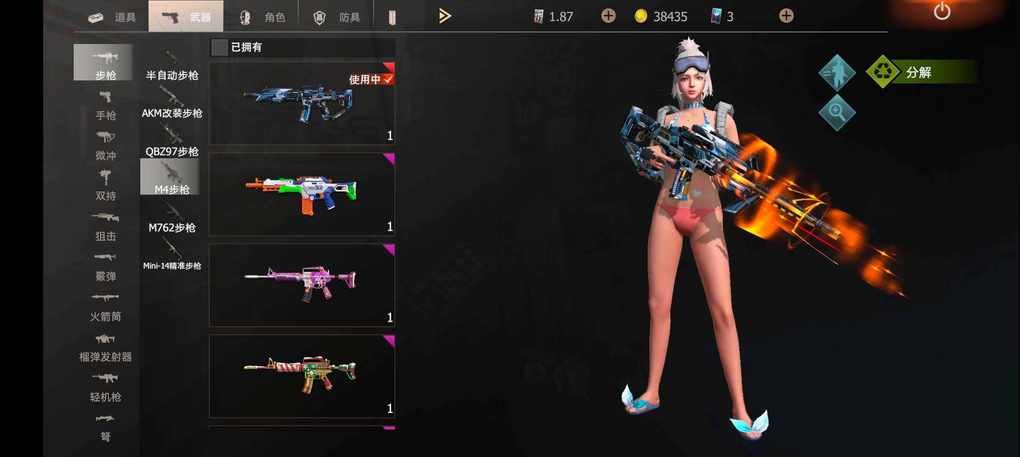Screen dimensions: 1020x457
Task: Choose the AKM改装步枪 entry
Action: pyautogui.click(x=172, y=104)
